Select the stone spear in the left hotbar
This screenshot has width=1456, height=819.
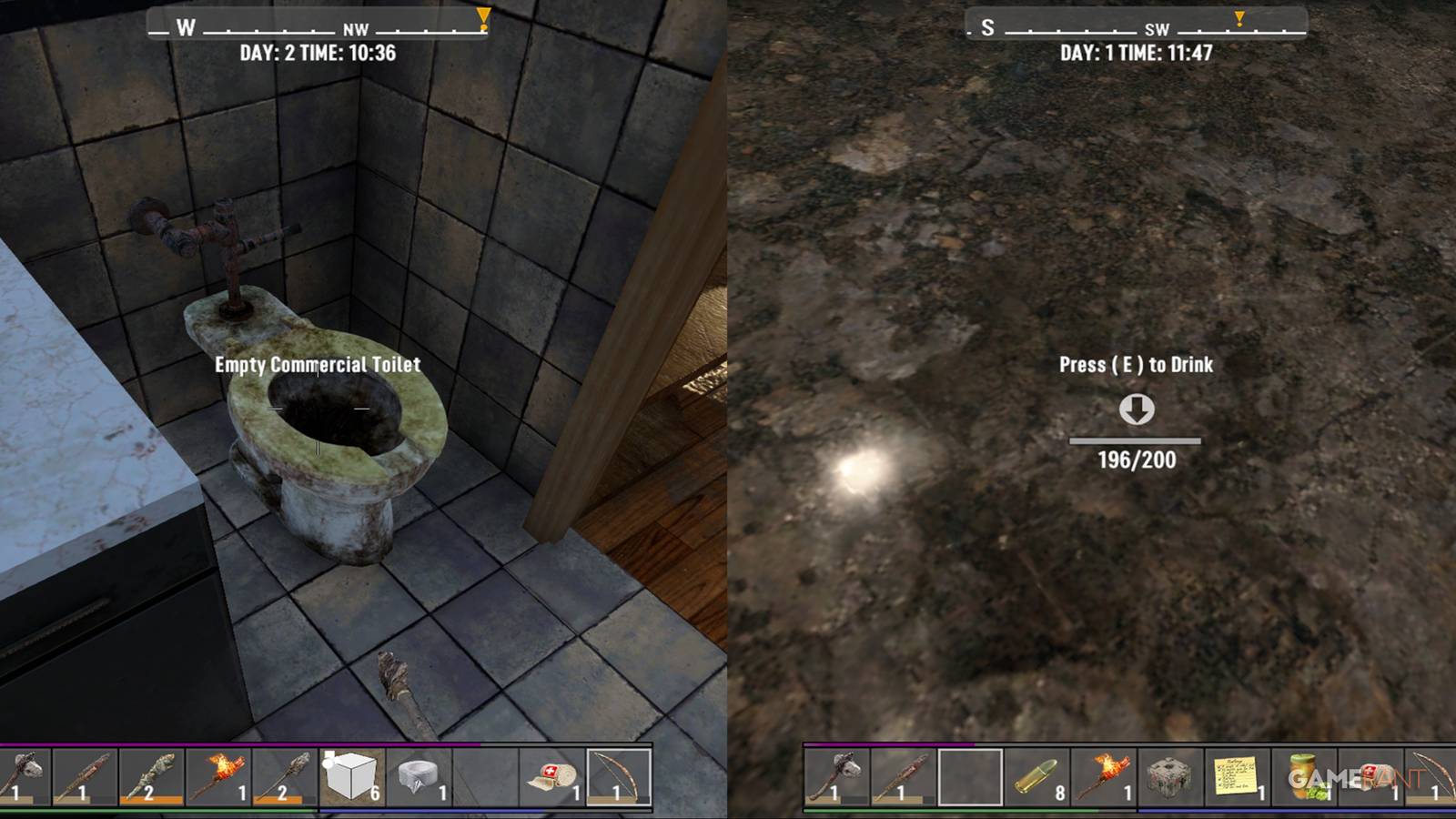tap(282, 778)
